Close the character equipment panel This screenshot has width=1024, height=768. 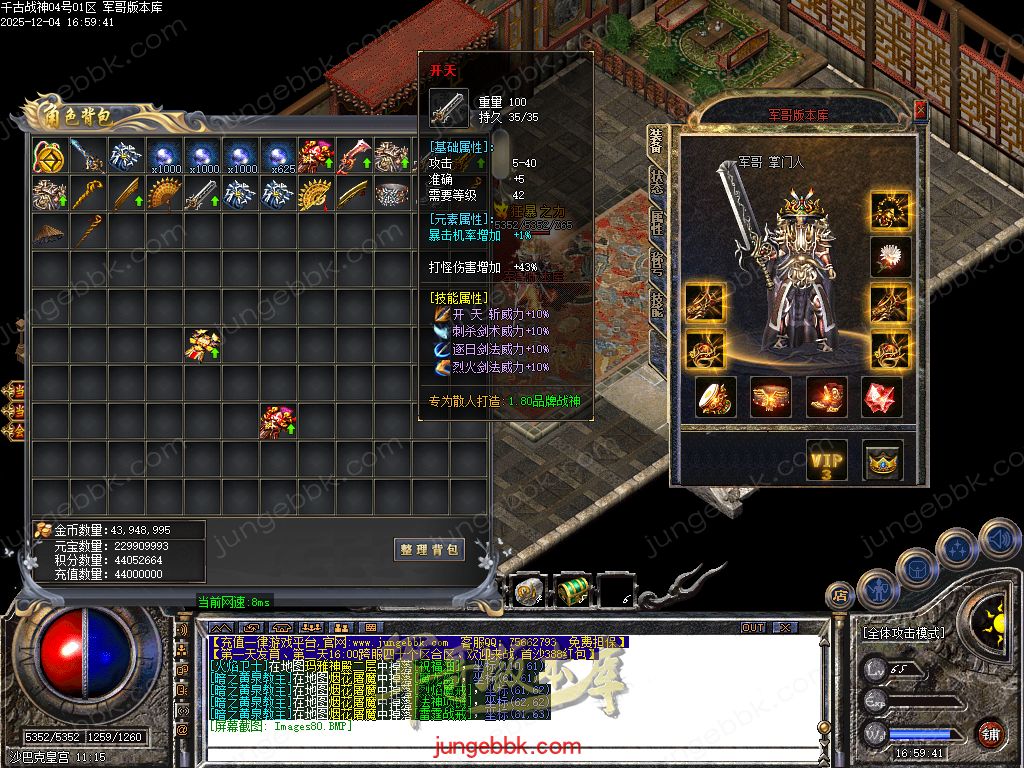920,110
